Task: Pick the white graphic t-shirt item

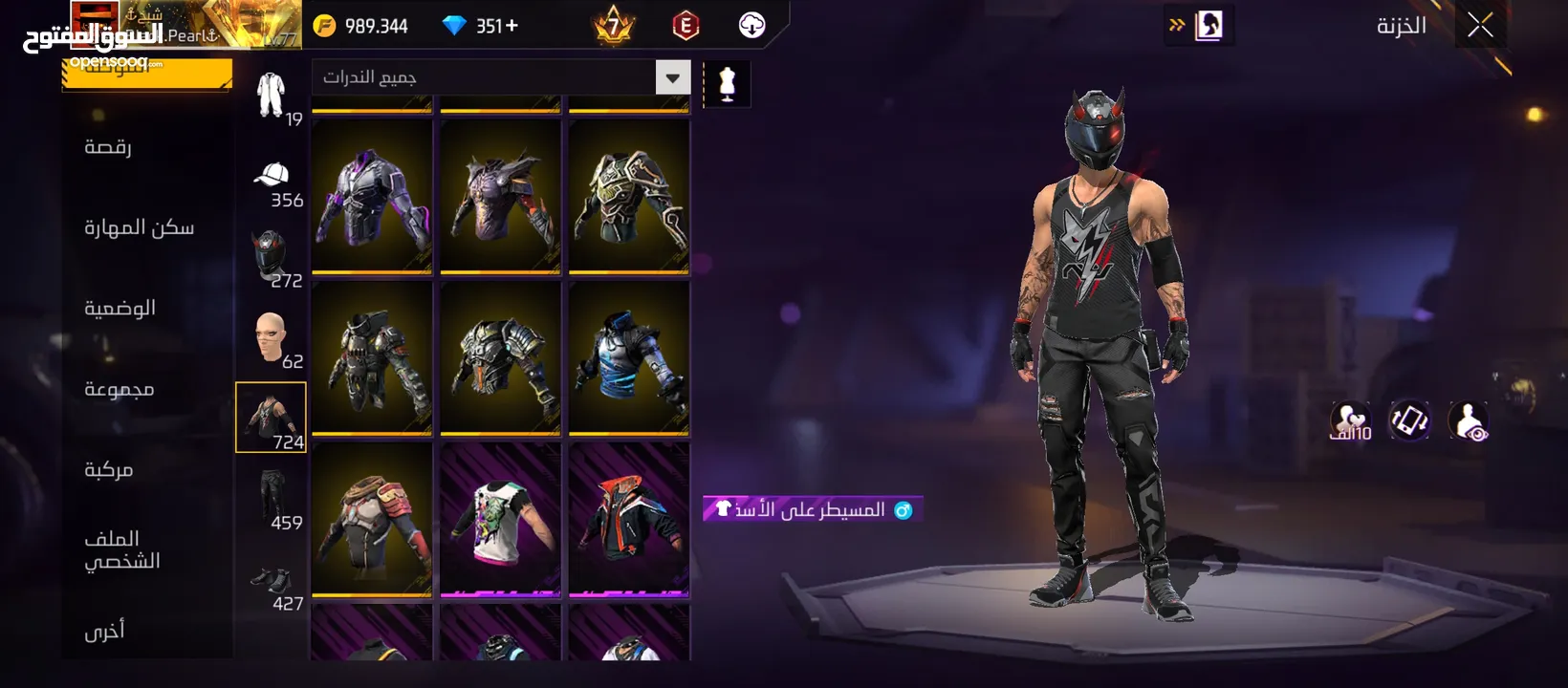Action: [x=500, y=520]
